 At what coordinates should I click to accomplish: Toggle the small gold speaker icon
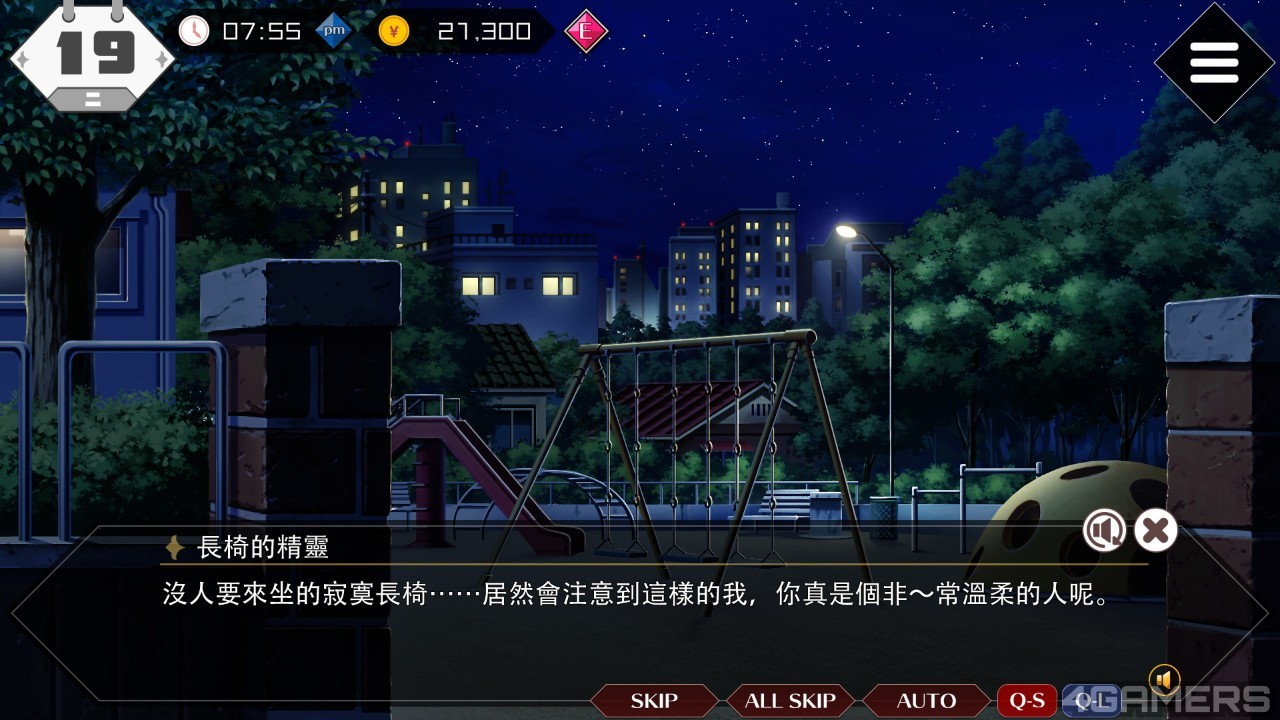click(x=1164, y=681)
